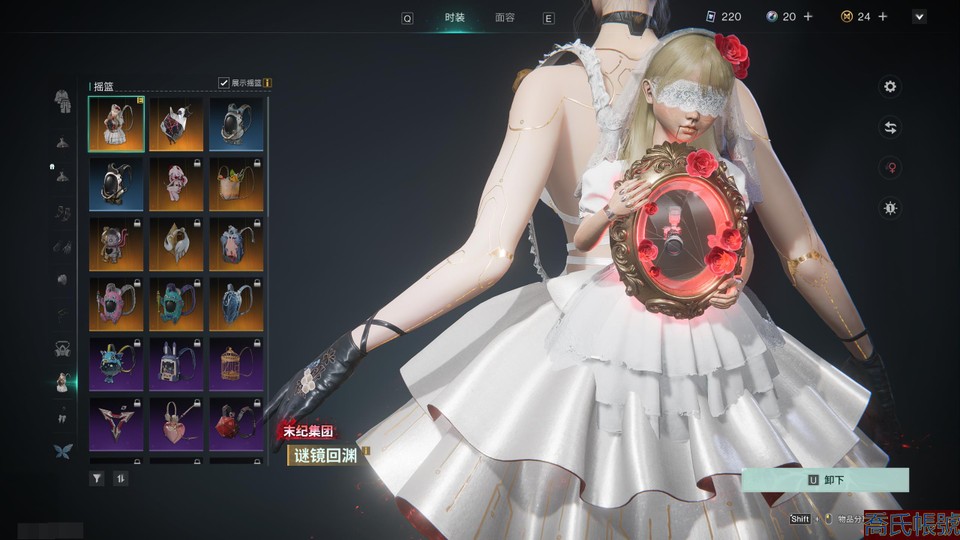960x540 pixels.
Task: Open the gear settings icon
Action: (889, 87)
